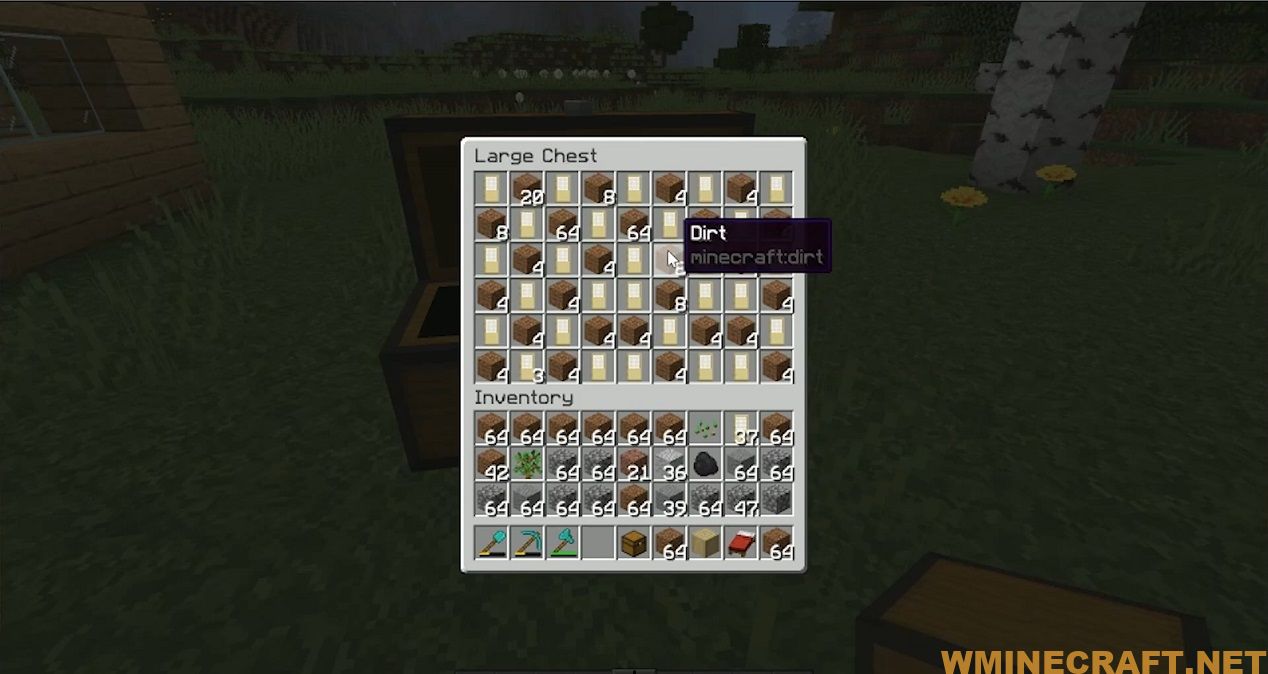Select the stack of 21 granite
This screenshot has width=1268, height=674.
click(x=633, y=464)
